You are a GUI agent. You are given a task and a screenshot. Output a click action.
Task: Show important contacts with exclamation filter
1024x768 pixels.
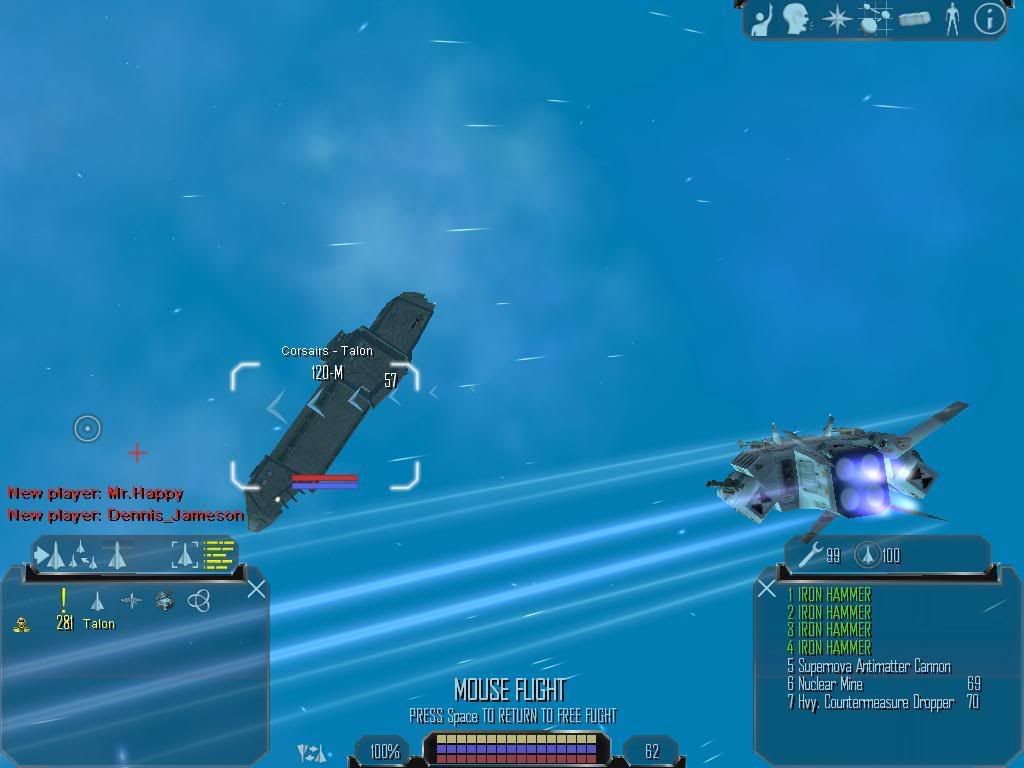[x=64, y=600]
